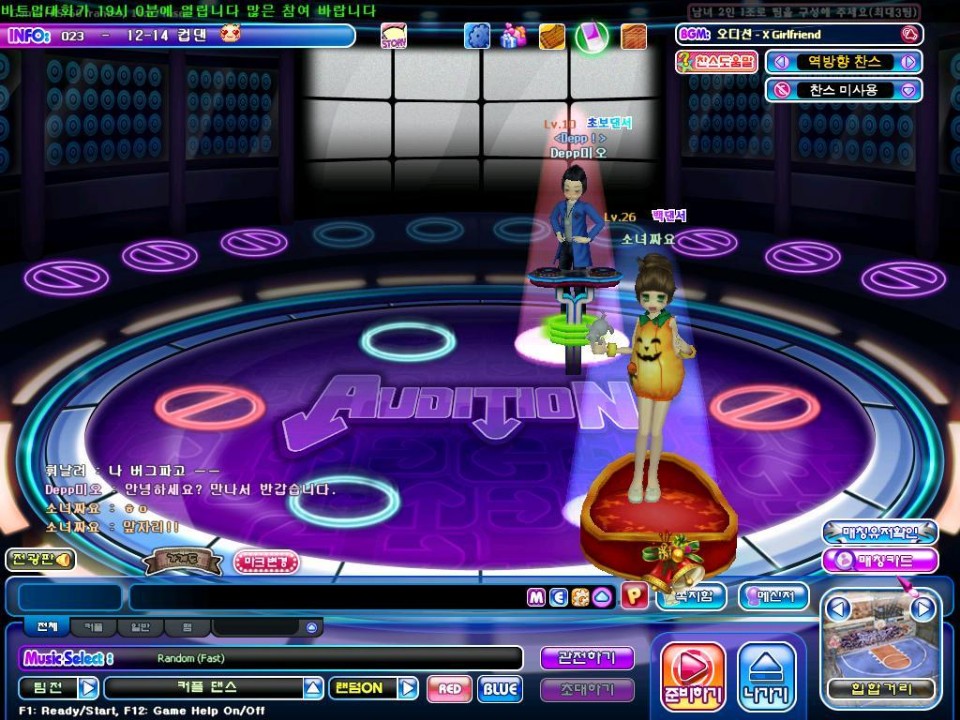Toggle the 전광판 billboard button
The image size is (960, 720).
(x=40, y=560)
